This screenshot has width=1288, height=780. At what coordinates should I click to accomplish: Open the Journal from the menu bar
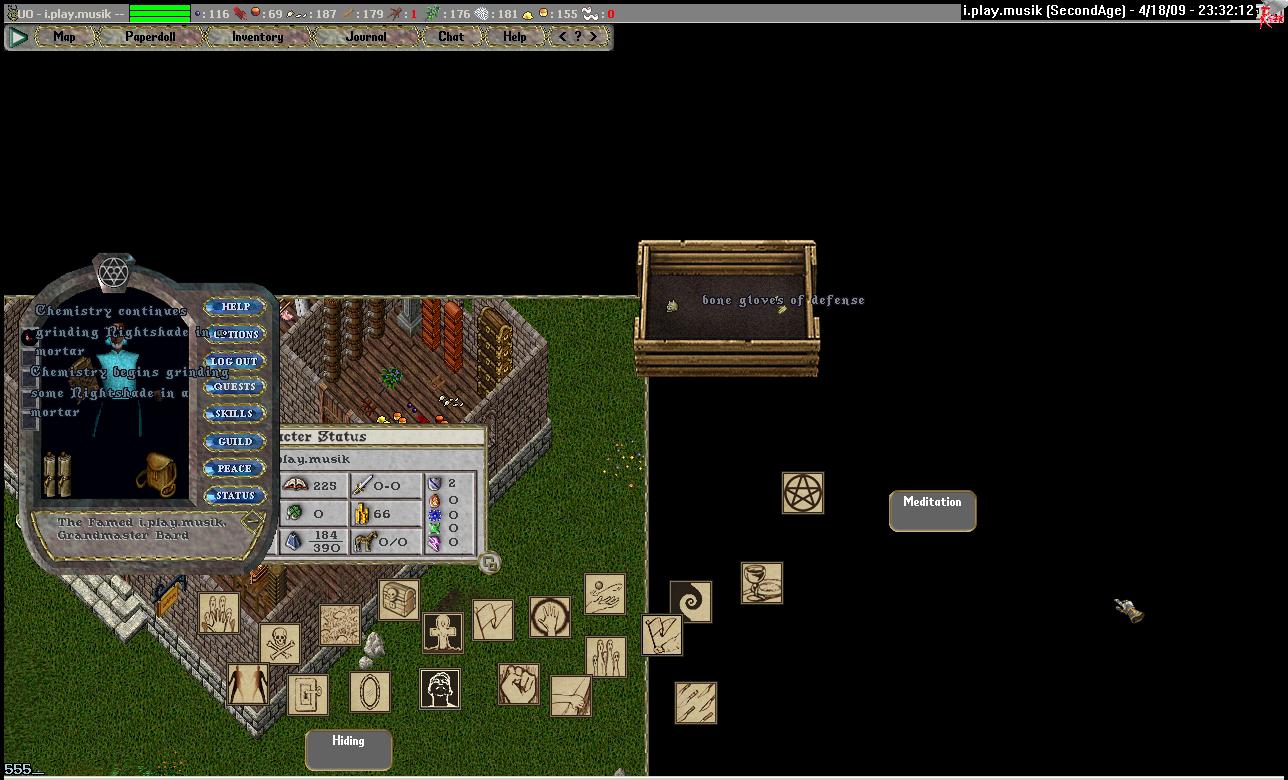366,37
